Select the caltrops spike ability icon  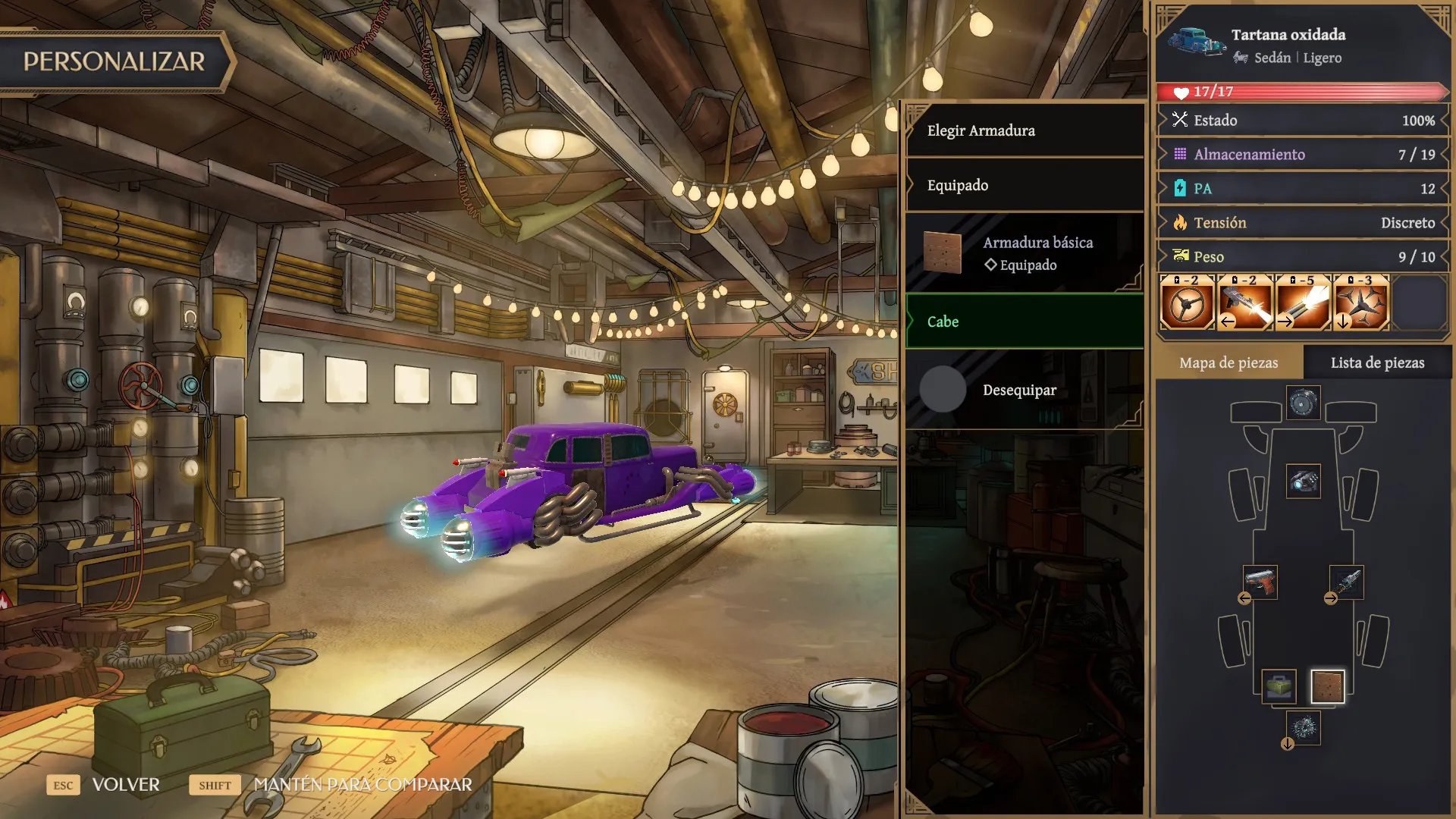coord(1361,303)
